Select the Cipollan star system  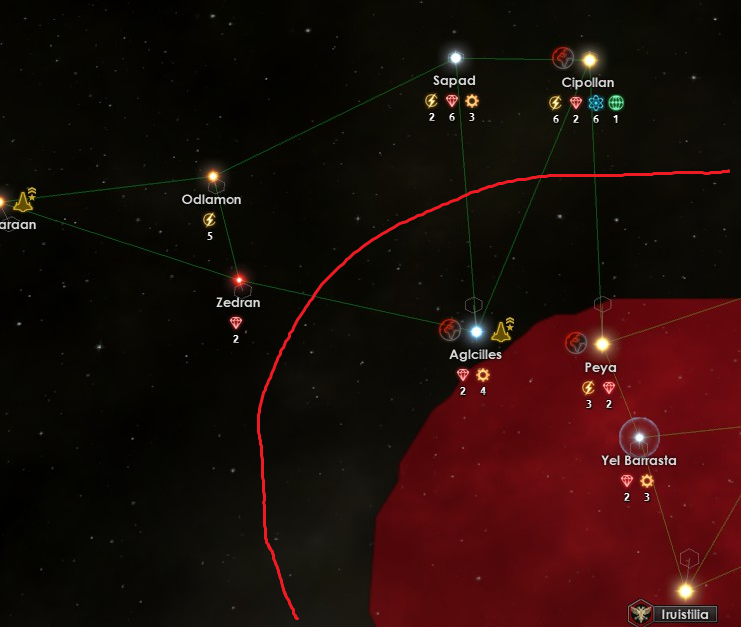pos(590,60)
